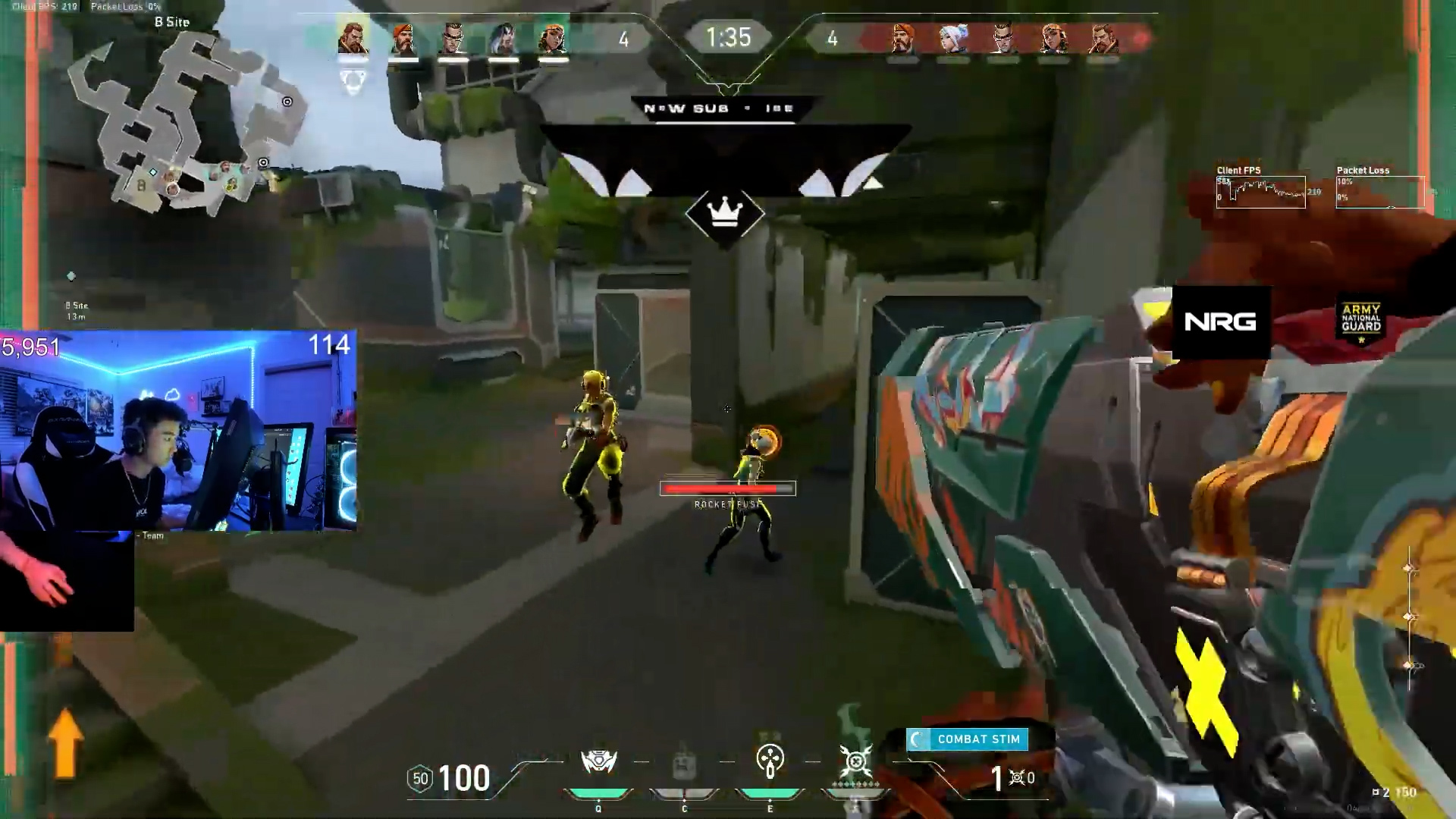The width and height of the screenshot is (1456, 819).
Task: Open the streamer webcam overlay
Action: point(178,431)
